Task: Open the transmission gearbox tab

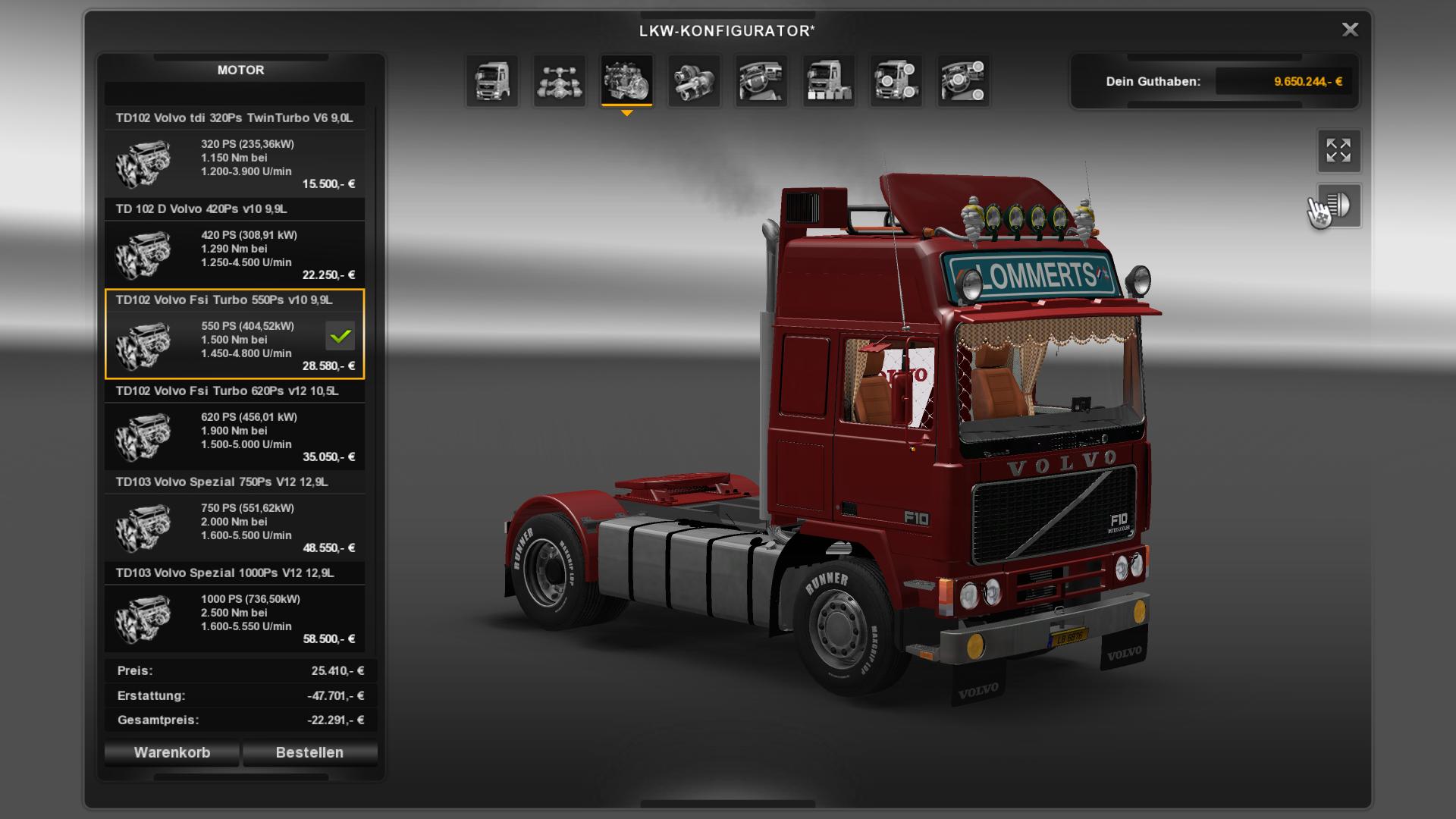Action: (694, 80)
